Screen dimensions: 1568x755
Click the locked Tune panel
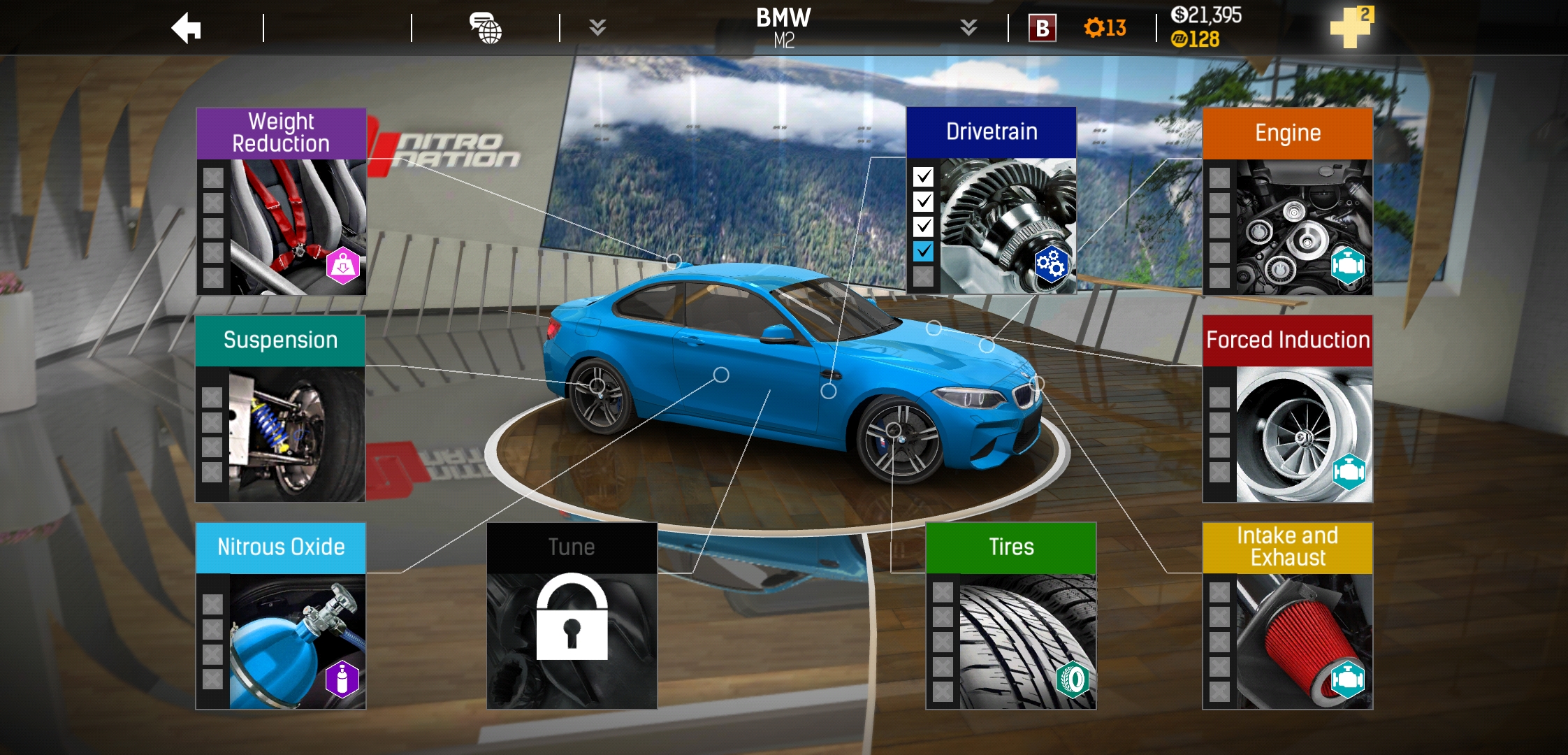[572, 616]
